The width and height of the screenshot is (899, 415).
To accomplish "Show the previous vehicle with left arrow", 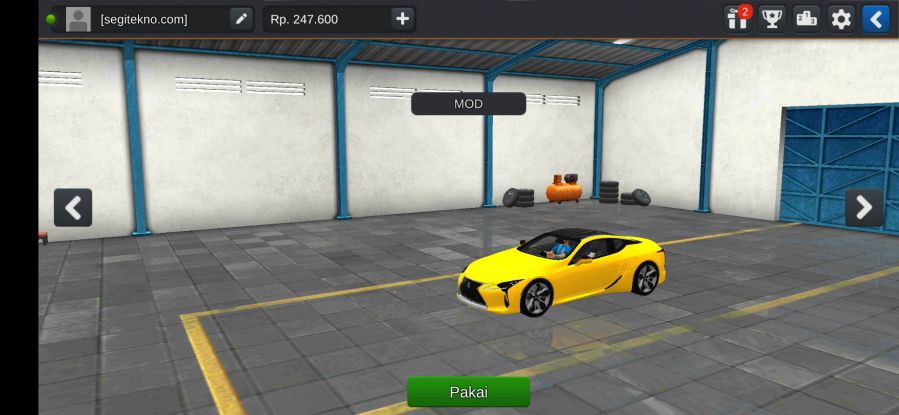I will tap(73, 208).
